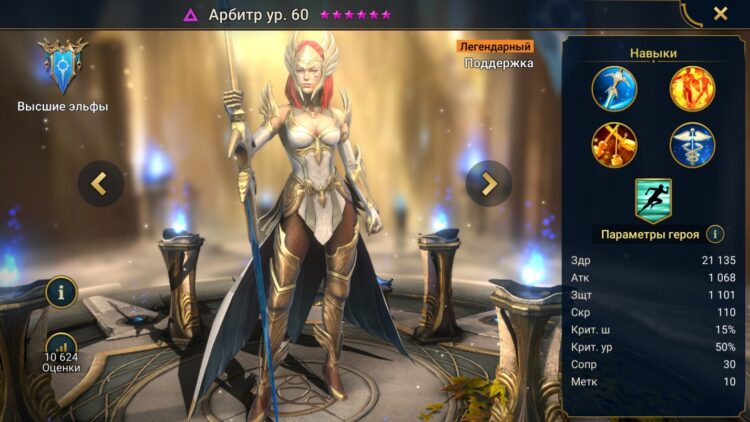Go to the next champion

point(488,183)
